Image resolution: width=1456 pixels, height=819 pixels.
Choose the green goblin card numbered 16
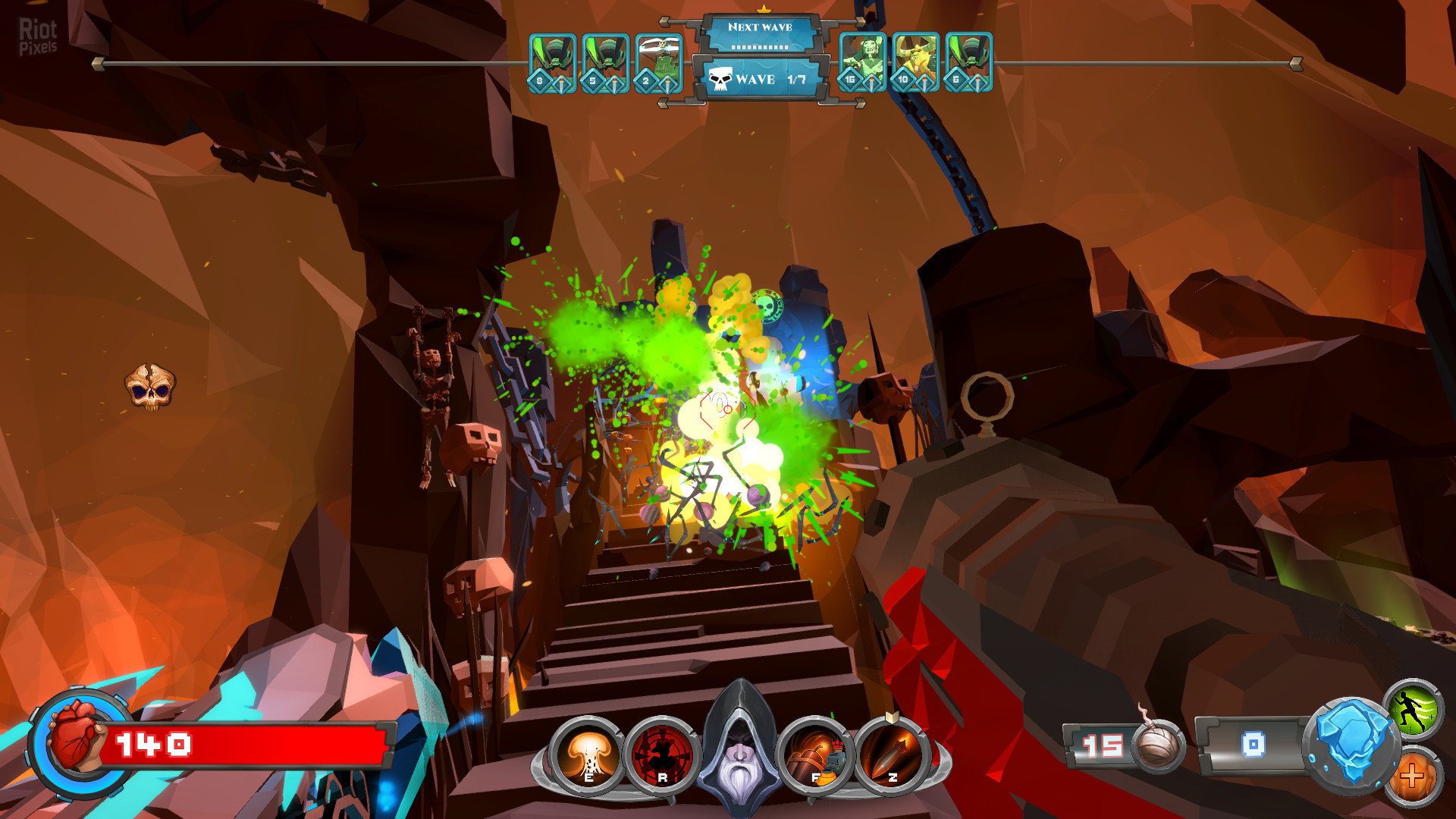[x=862, y=62]
